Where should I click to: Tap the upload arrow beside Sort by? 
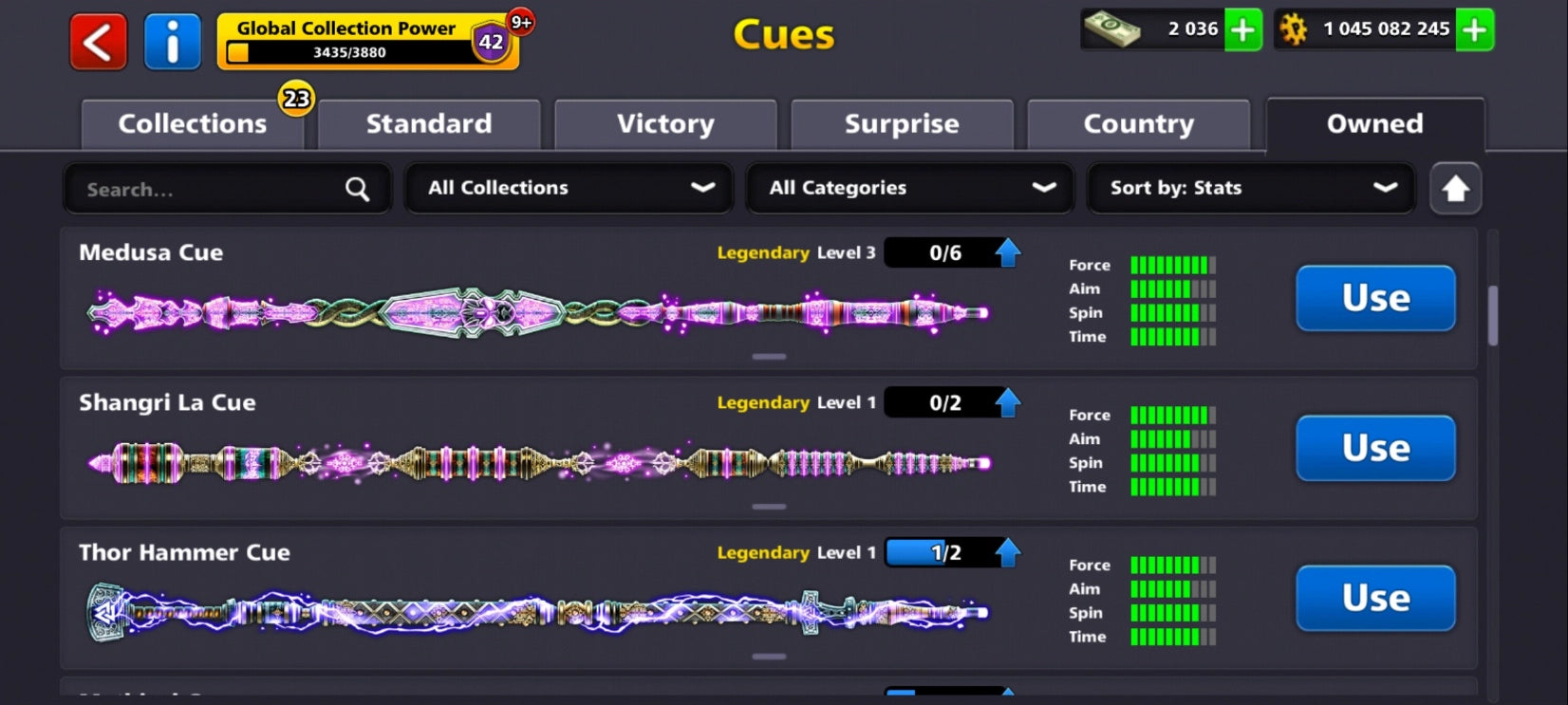1455,188
